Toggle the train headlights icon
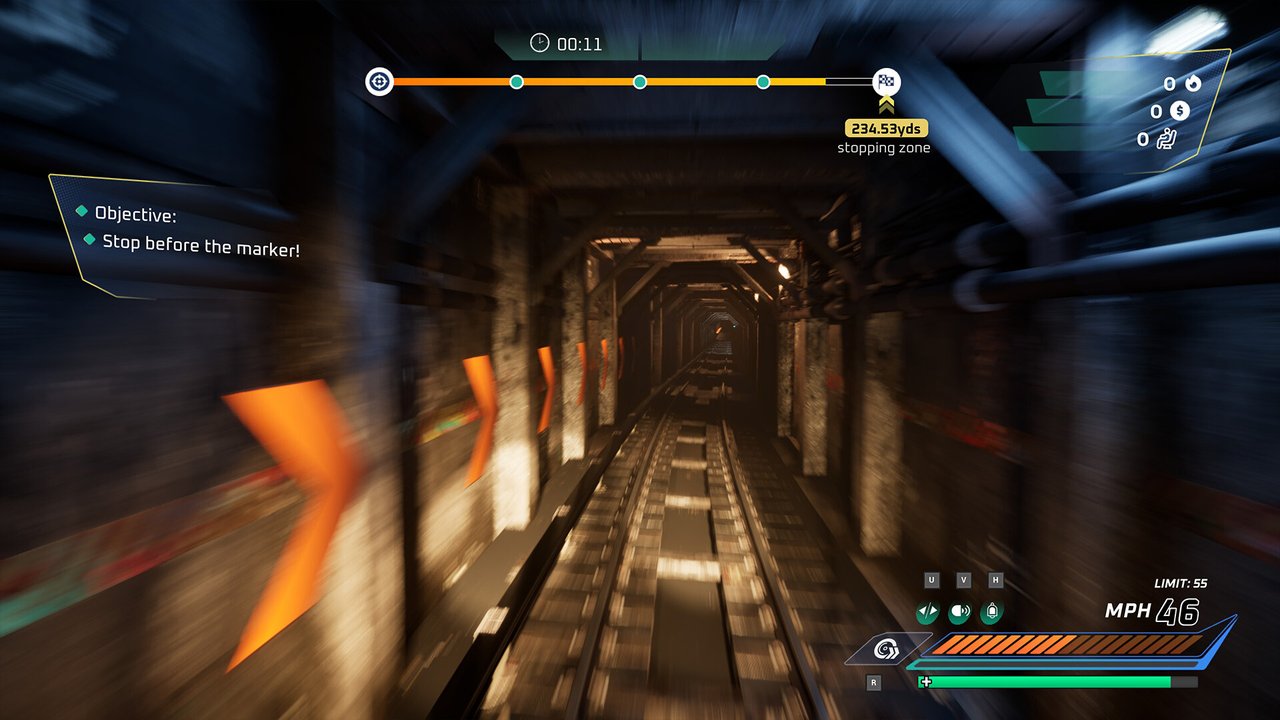 [x=960, y=612]
